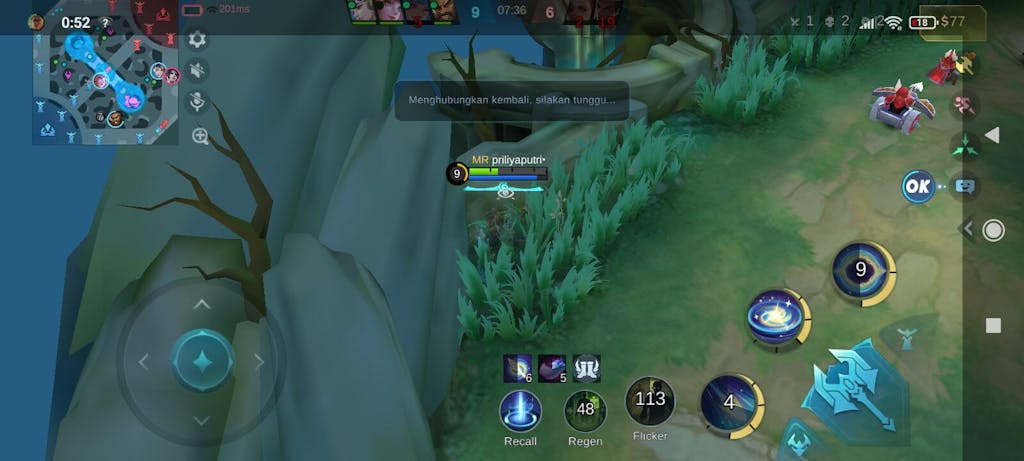Tap the Android recent apps square
Screen dimensions: 1024x461
click(x=993, y=325)
